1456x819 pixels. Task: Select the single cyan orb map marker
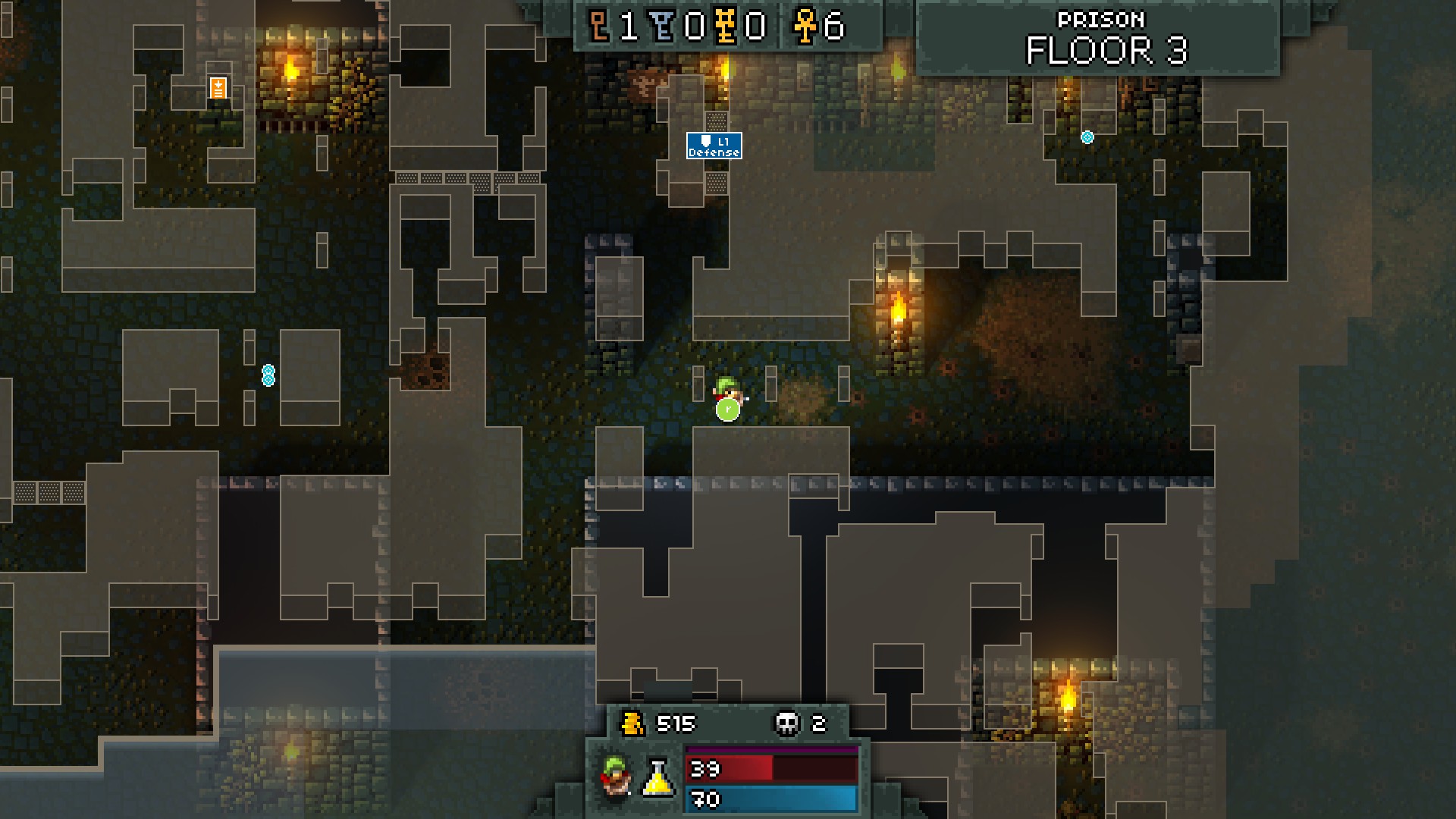(x=1087, y=137)
